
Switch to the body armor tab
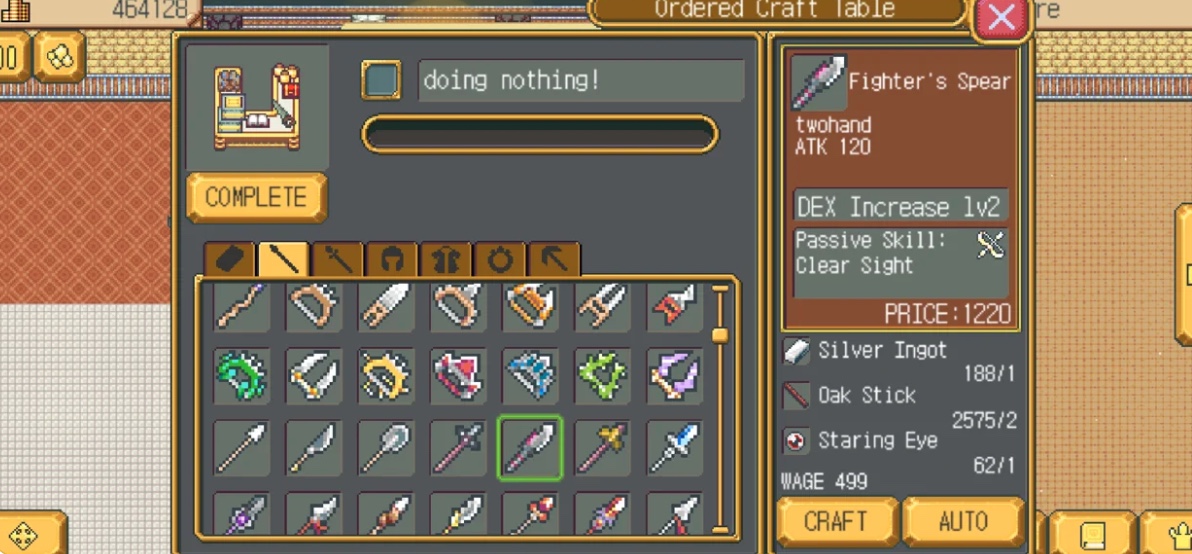tap(446, 260)
